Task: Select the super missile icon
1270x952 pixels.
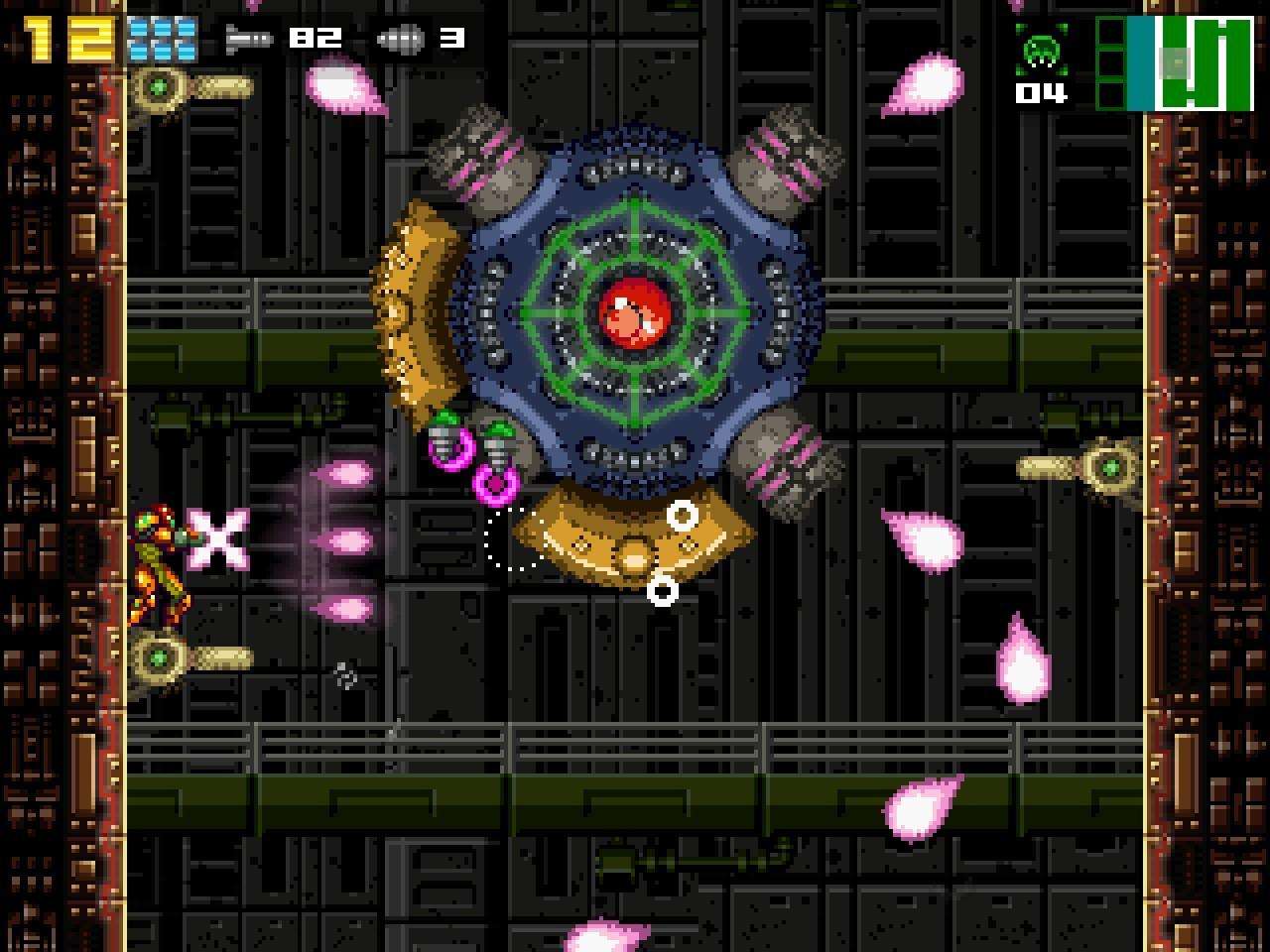Action: [401, 40]
